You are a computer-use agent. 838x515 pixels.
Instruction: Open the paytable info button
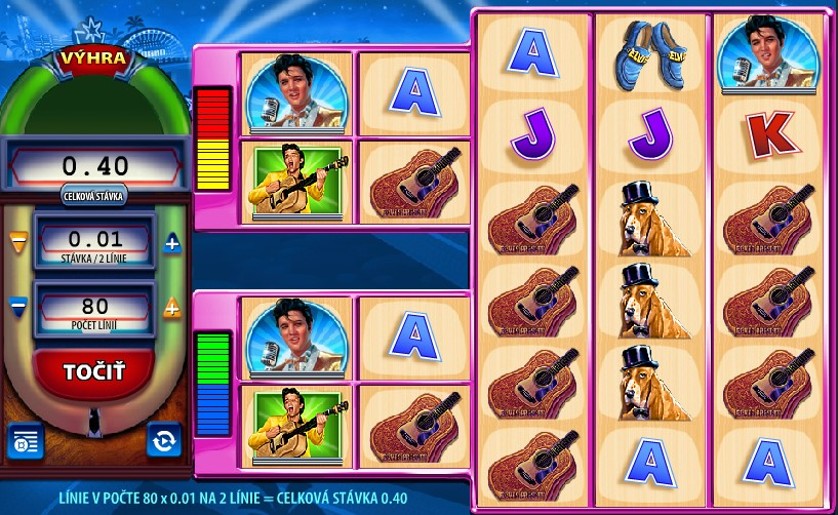coord(24,440)
